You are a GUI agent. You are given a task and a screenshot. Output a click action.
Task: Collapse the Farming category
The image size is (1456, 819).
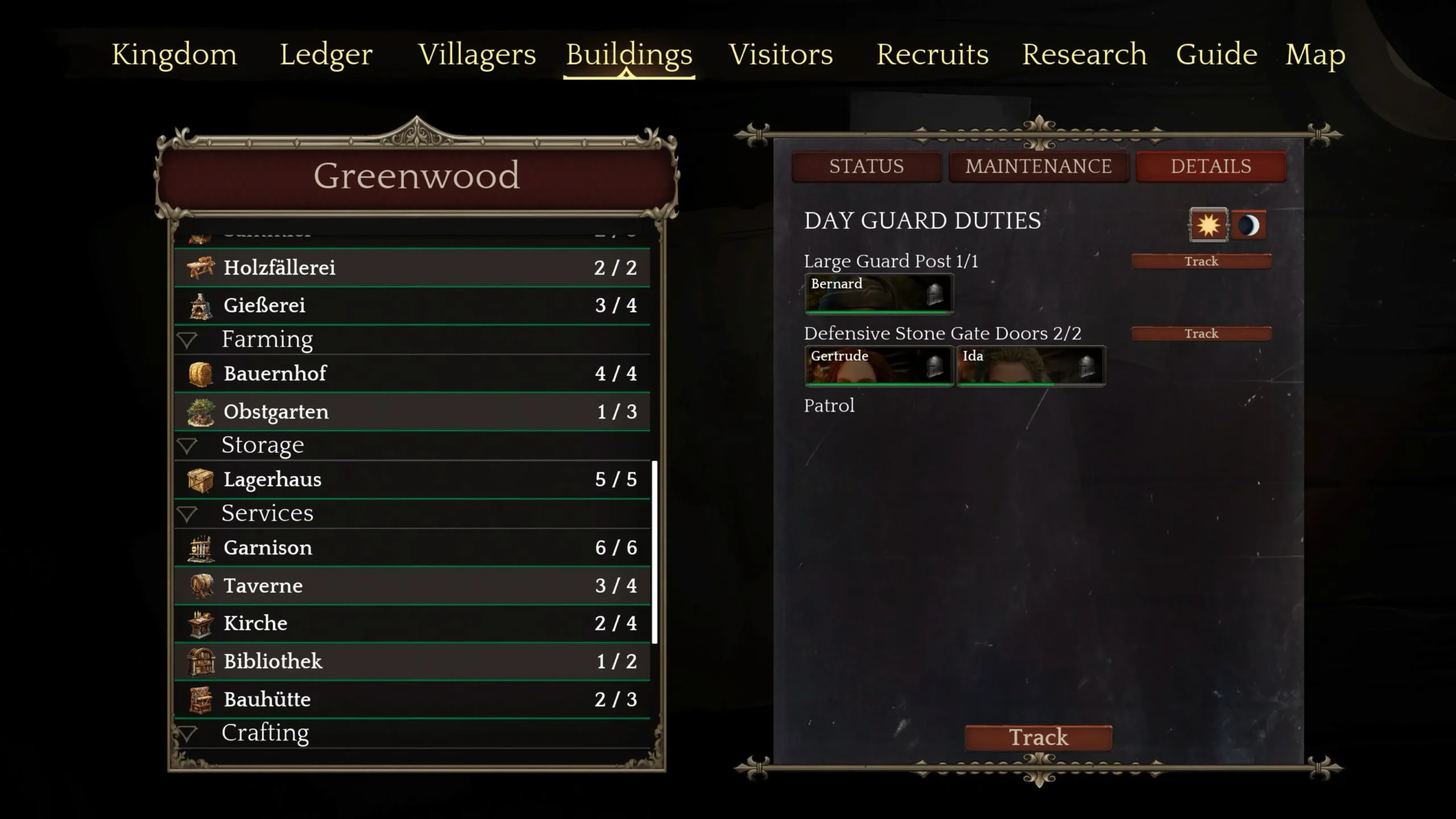(x=187, y=340)
